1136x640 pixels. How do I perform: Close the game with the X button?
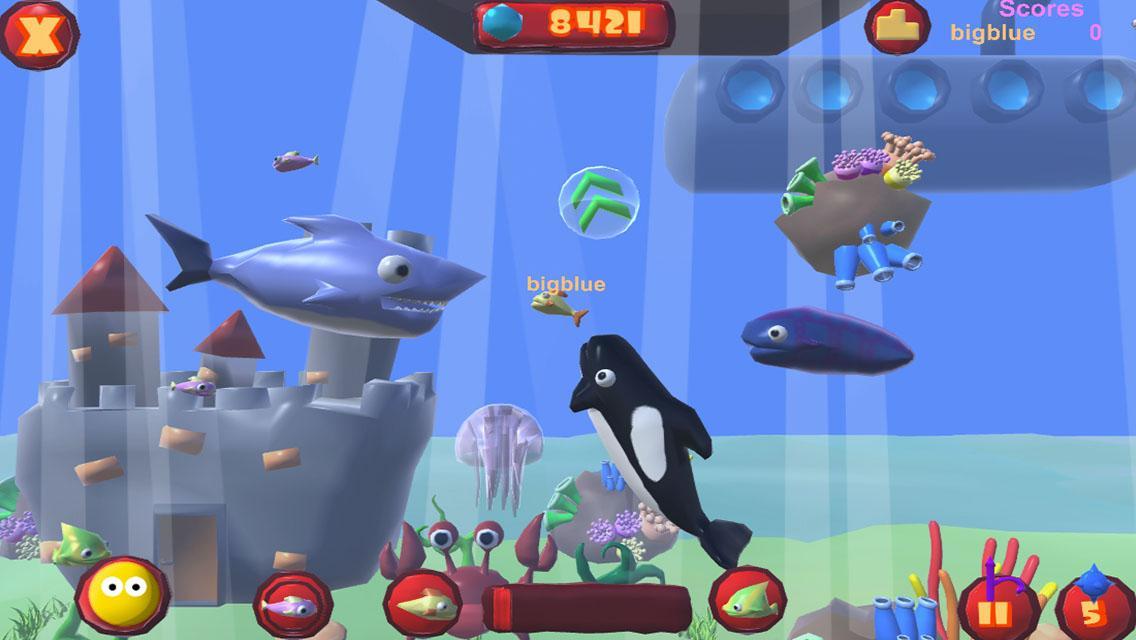click(38, 35)
